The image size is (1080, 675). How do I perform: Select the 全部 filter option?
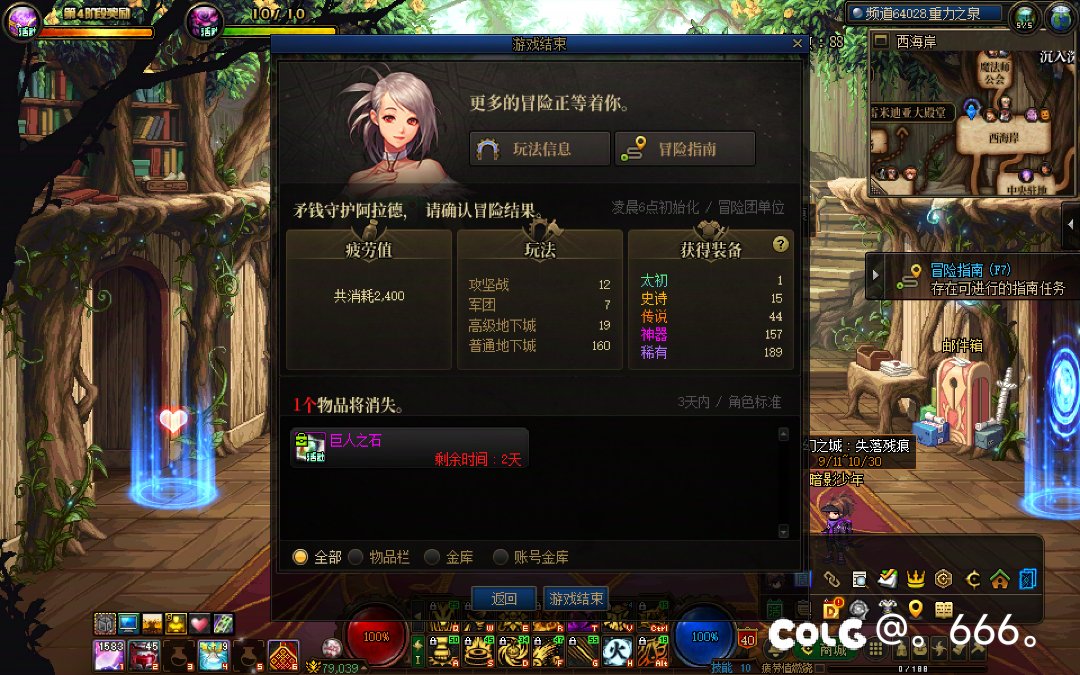(300, 557)
